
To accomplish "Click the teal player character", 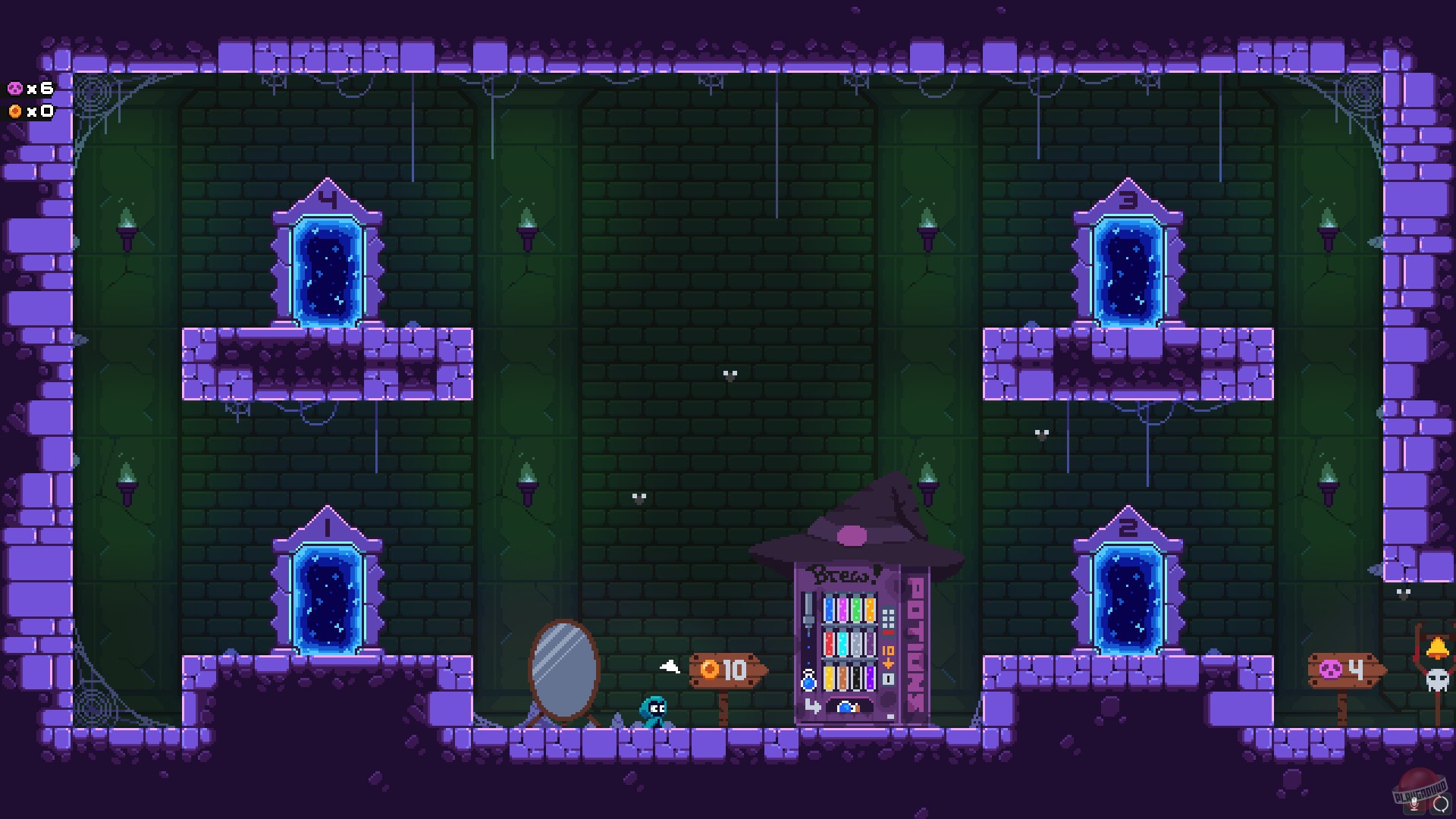I will pos(654,713).
